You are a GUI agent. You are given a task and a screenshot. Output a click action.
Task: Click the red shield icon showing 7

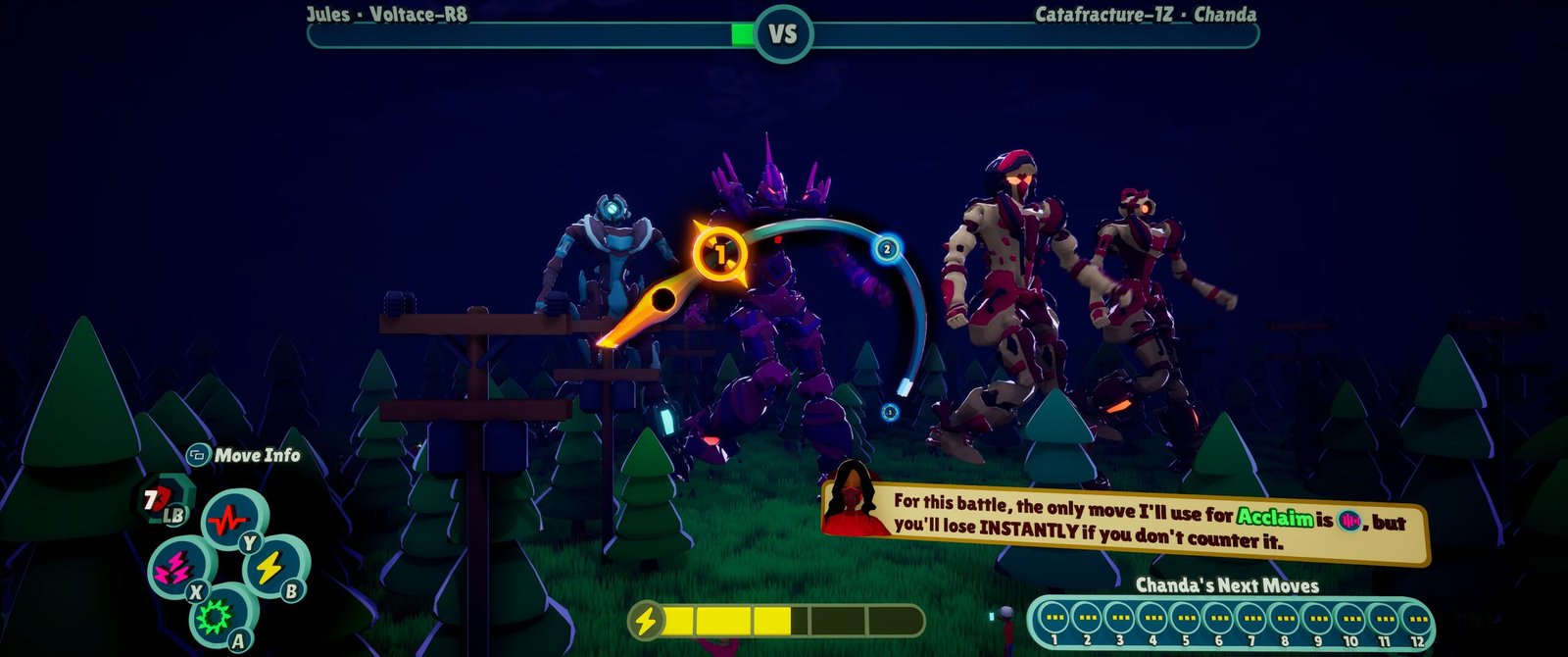point(153,501)
